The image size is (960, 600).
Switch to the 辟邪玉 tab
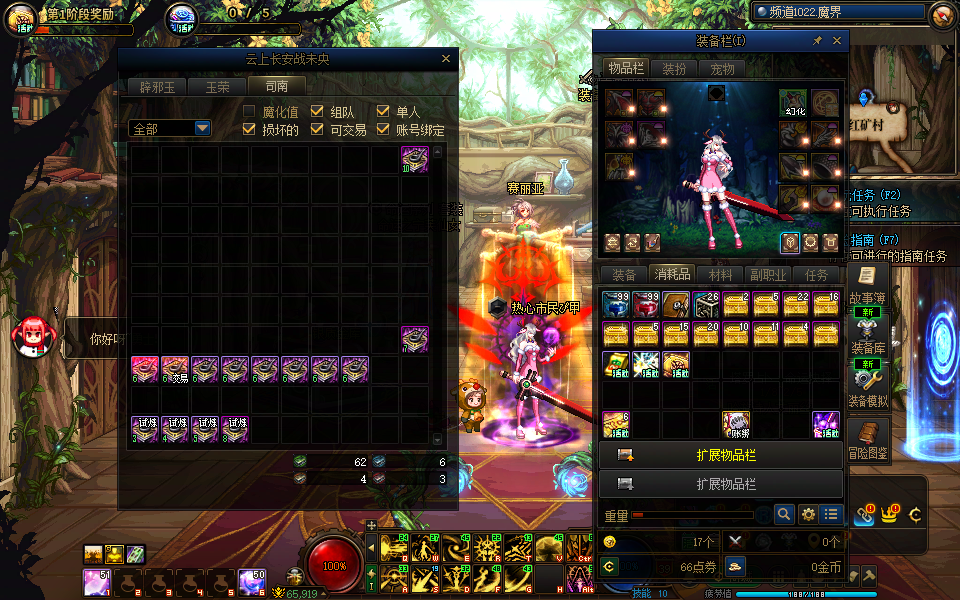tap(158, 87)
